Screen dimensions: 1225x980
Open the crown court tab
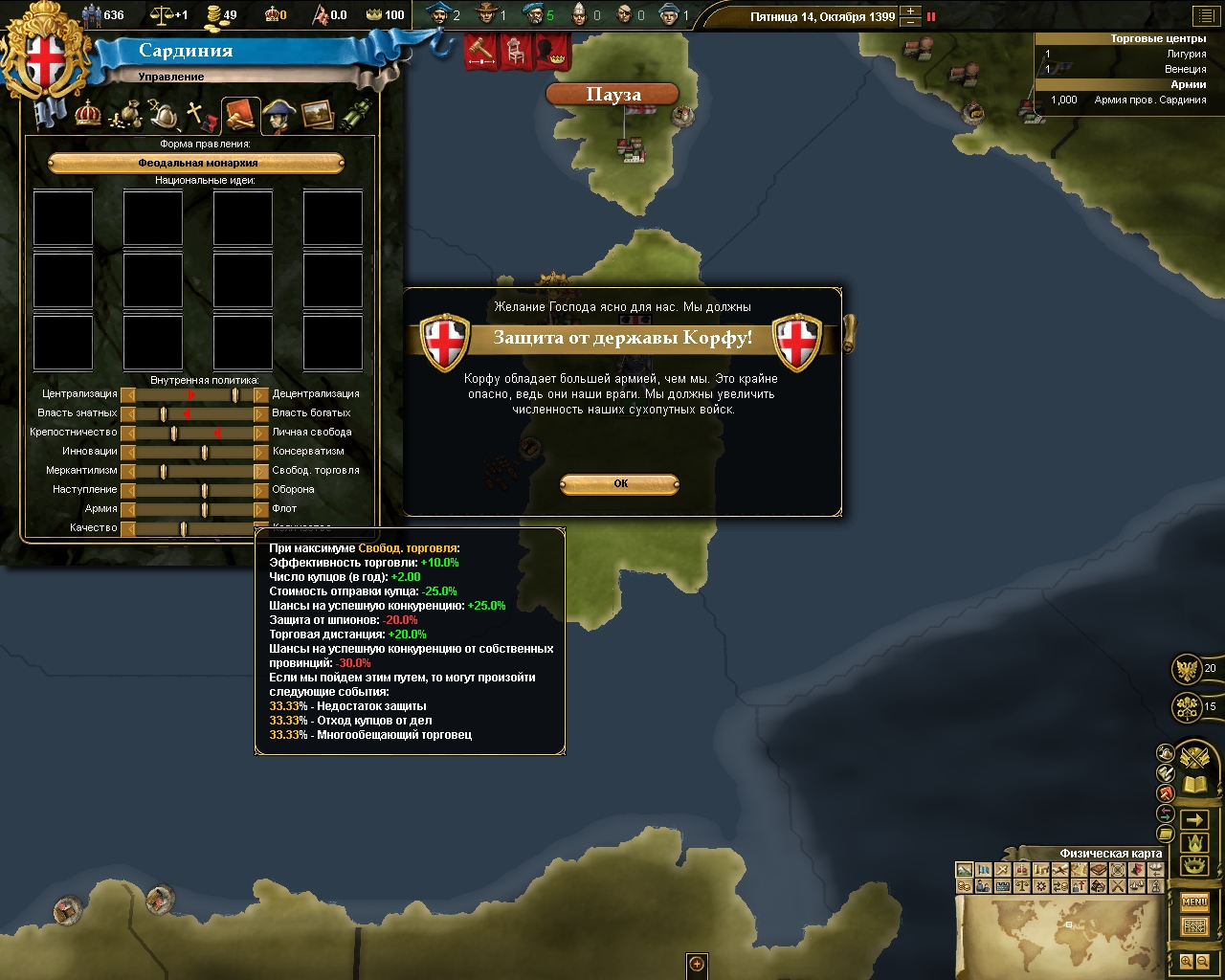coord(88,114)
